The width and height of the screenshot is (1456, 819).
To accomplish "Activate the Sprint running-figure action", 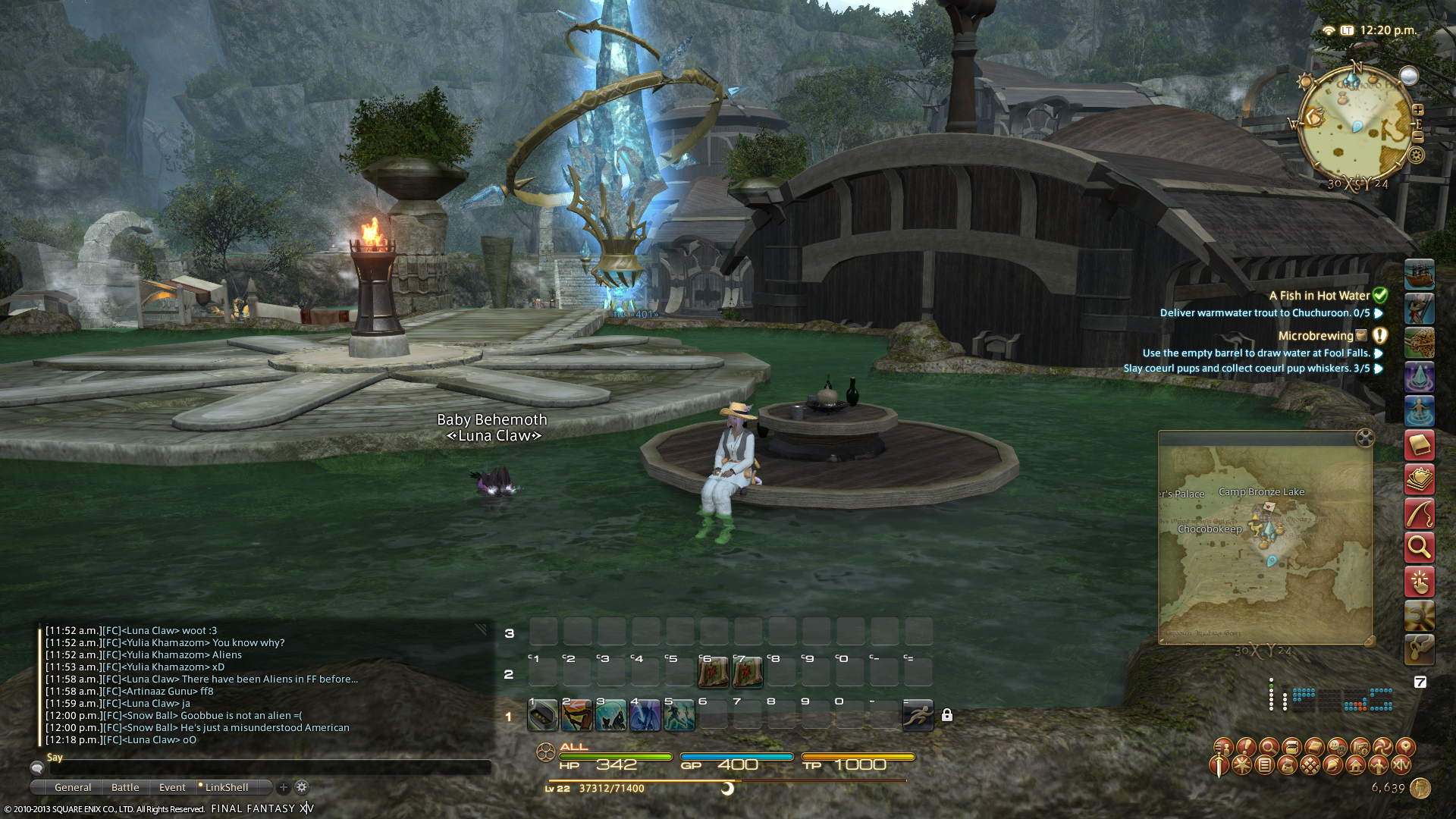I will pyautogui.click(x=918, y=715).
